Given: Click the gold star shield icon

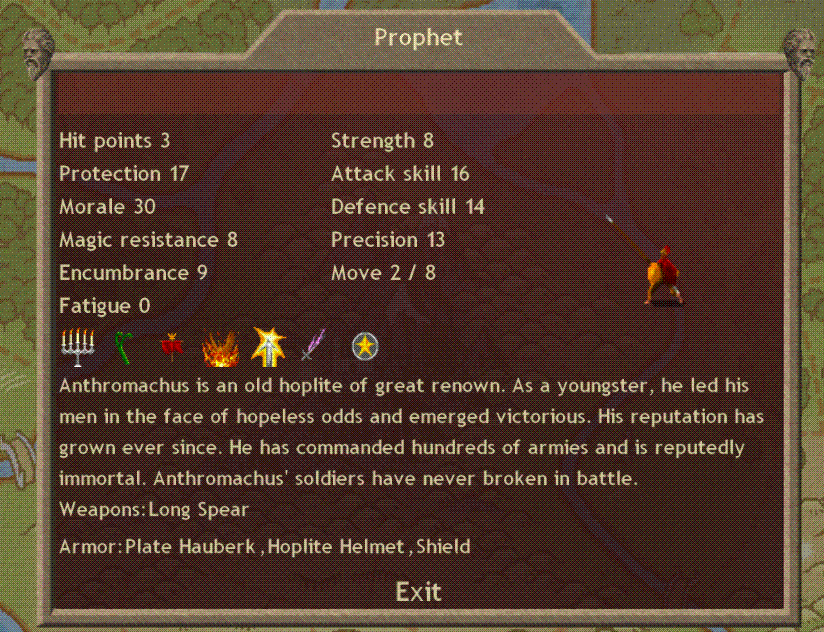Looking at the screenshot, I should point(364,347).
